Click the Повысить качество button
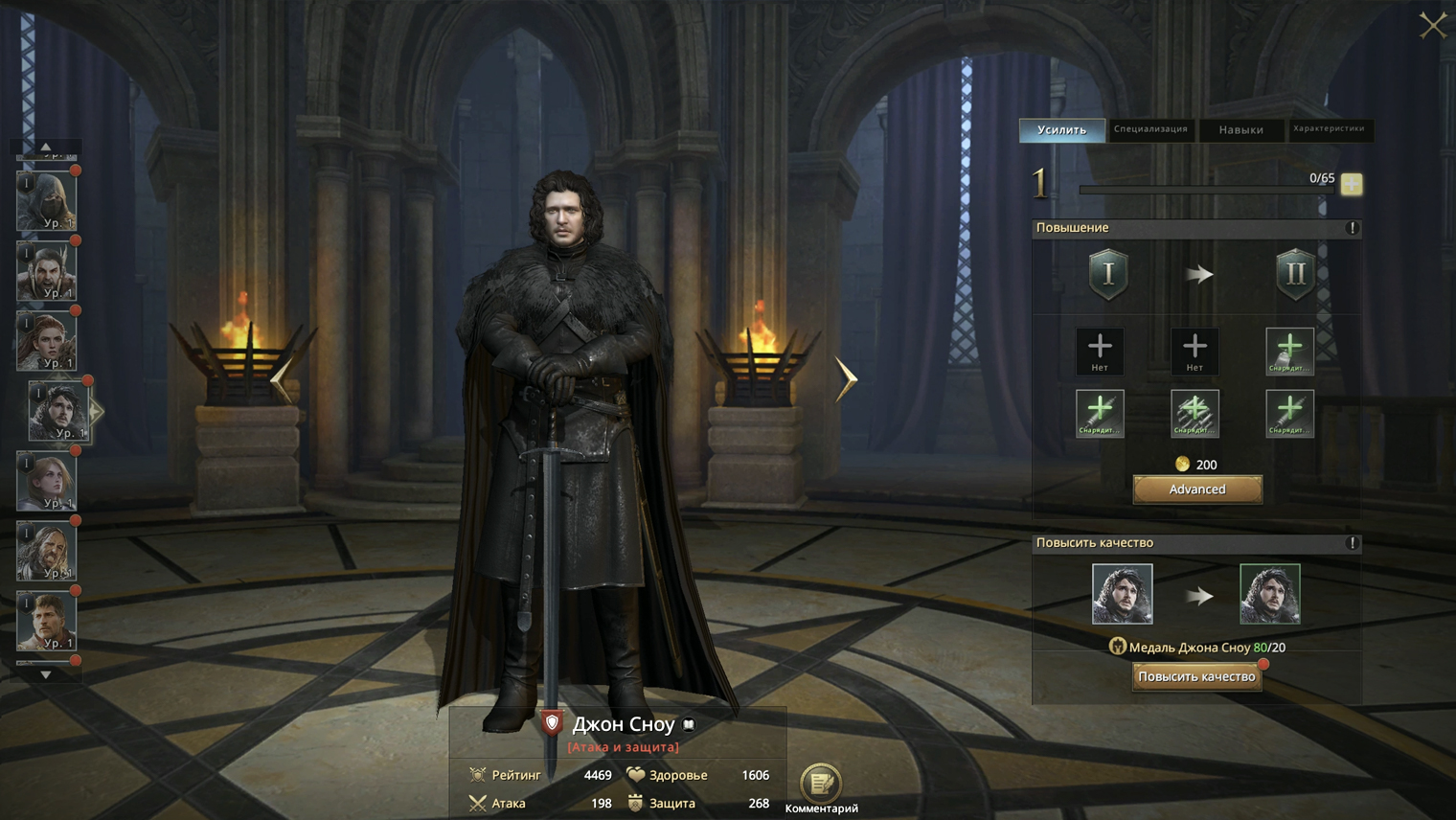 coord(1196,676)
